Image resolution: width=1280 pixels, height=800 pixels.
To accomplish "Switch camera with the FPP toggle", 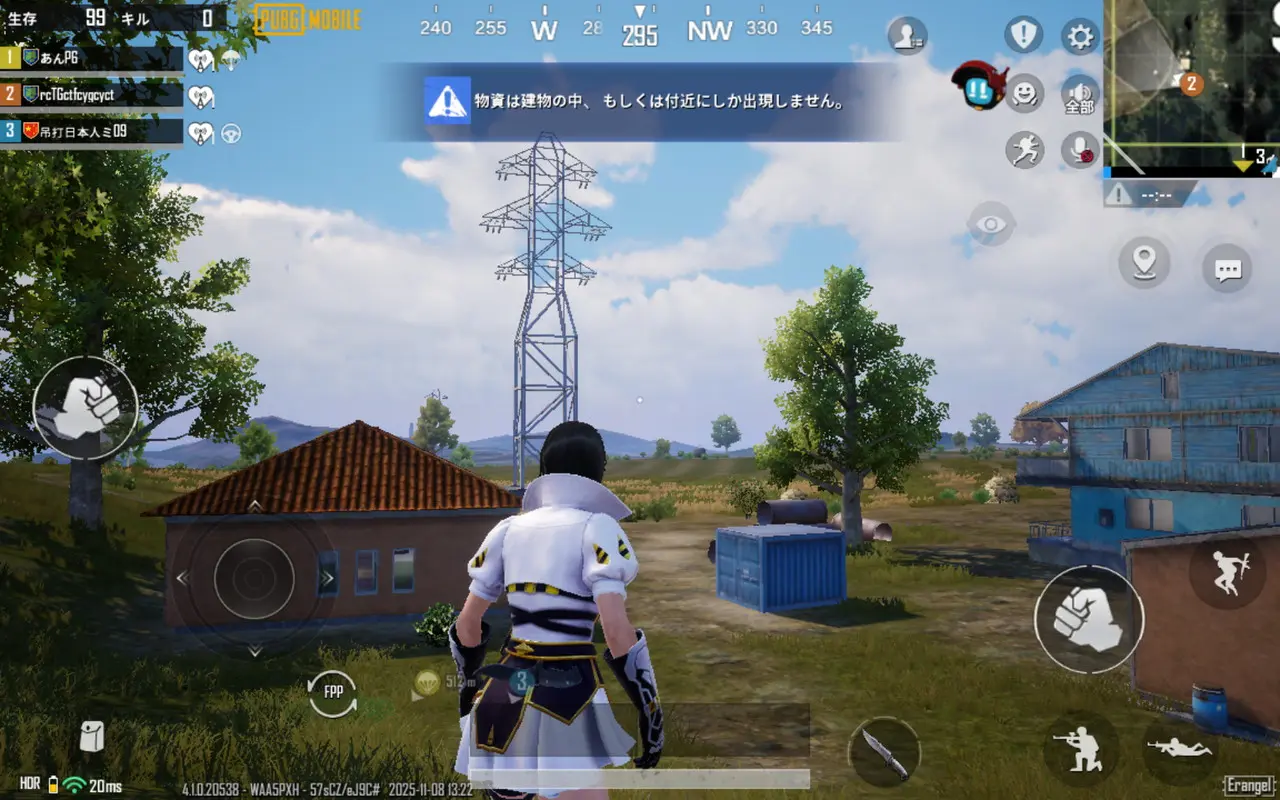I will 333,692.
